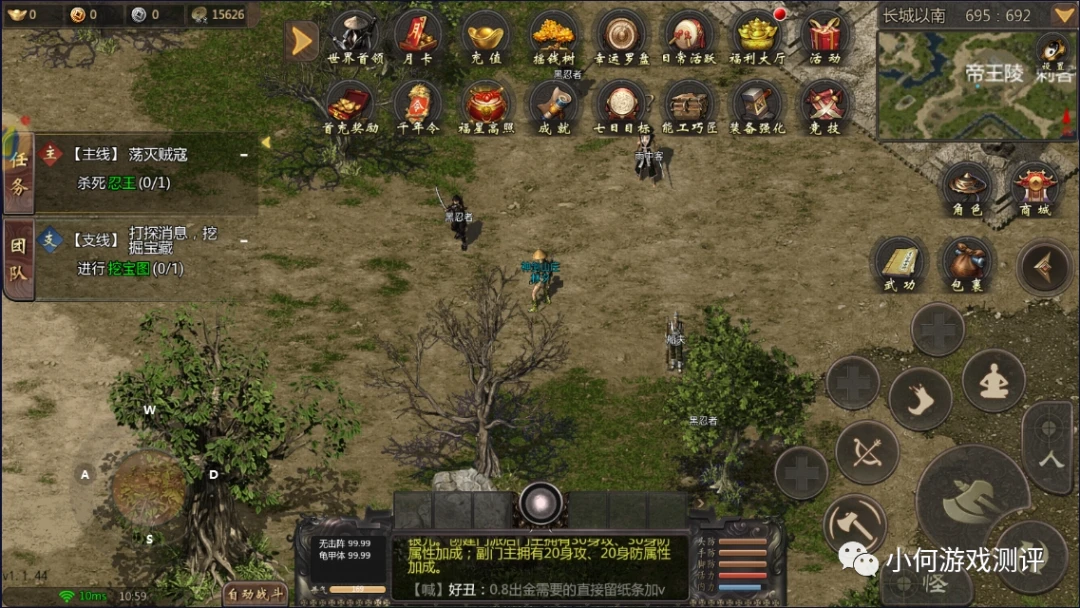Open the 福利大厅 welfare hall icon
This screenshot has height=608, width=1080.
756,36
